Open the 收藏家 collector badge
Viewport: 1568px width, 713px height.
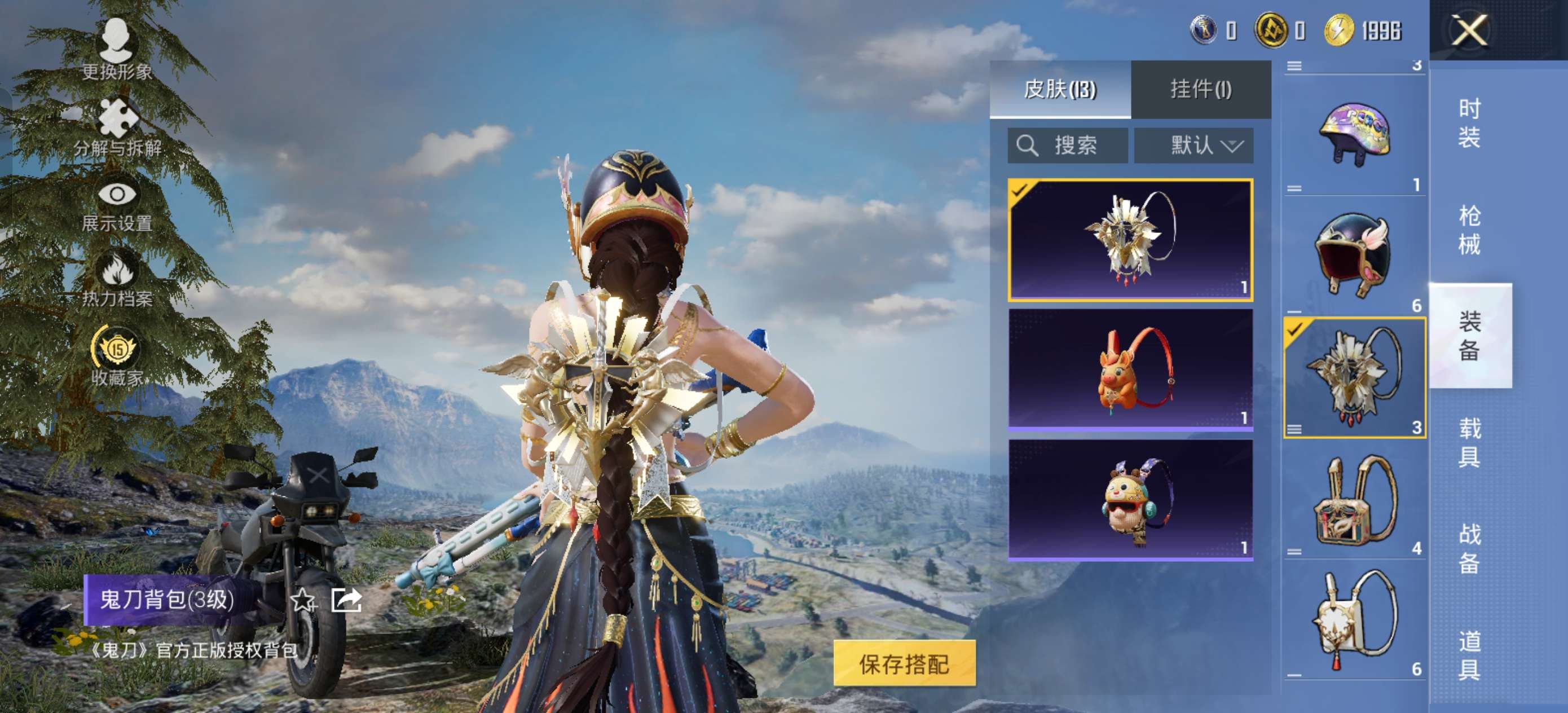pos(117,356)
